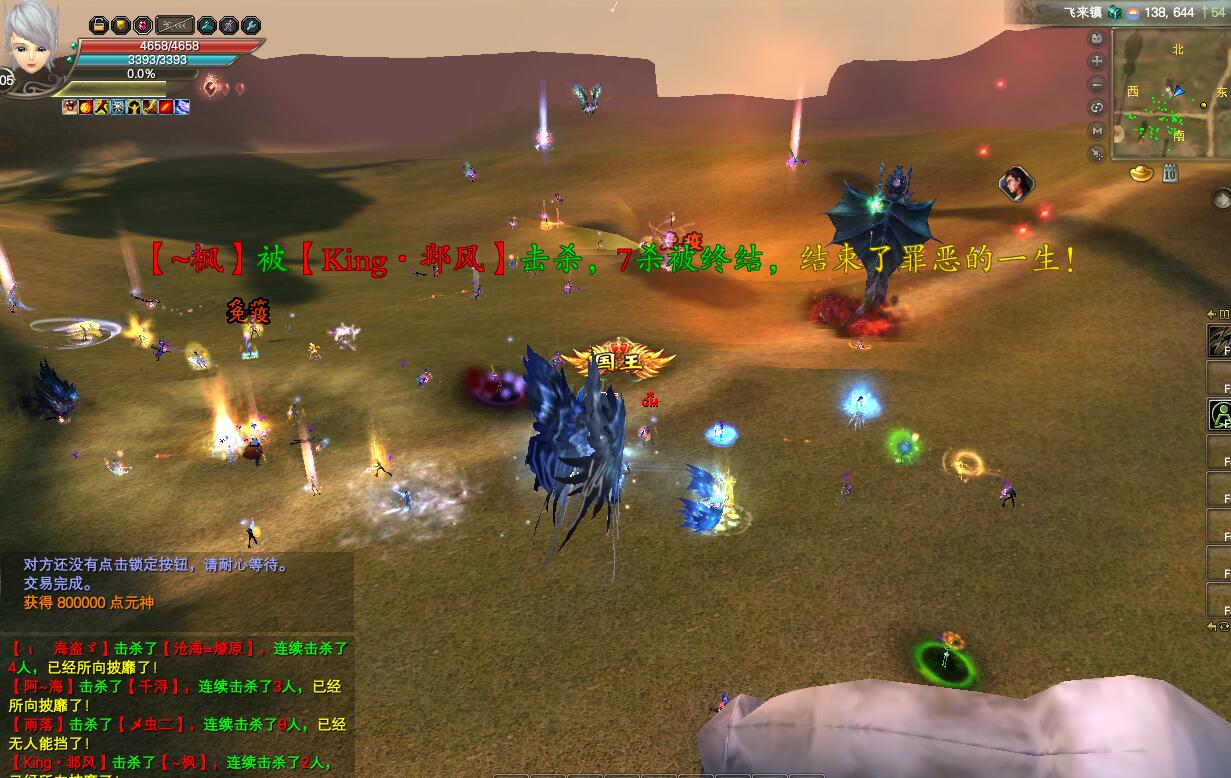Image resolution: width=1231 pixels, height=778 pixels.
Task: Click the fiery orb buff icon
Action: pyautogui.click(x=85, y=107)
